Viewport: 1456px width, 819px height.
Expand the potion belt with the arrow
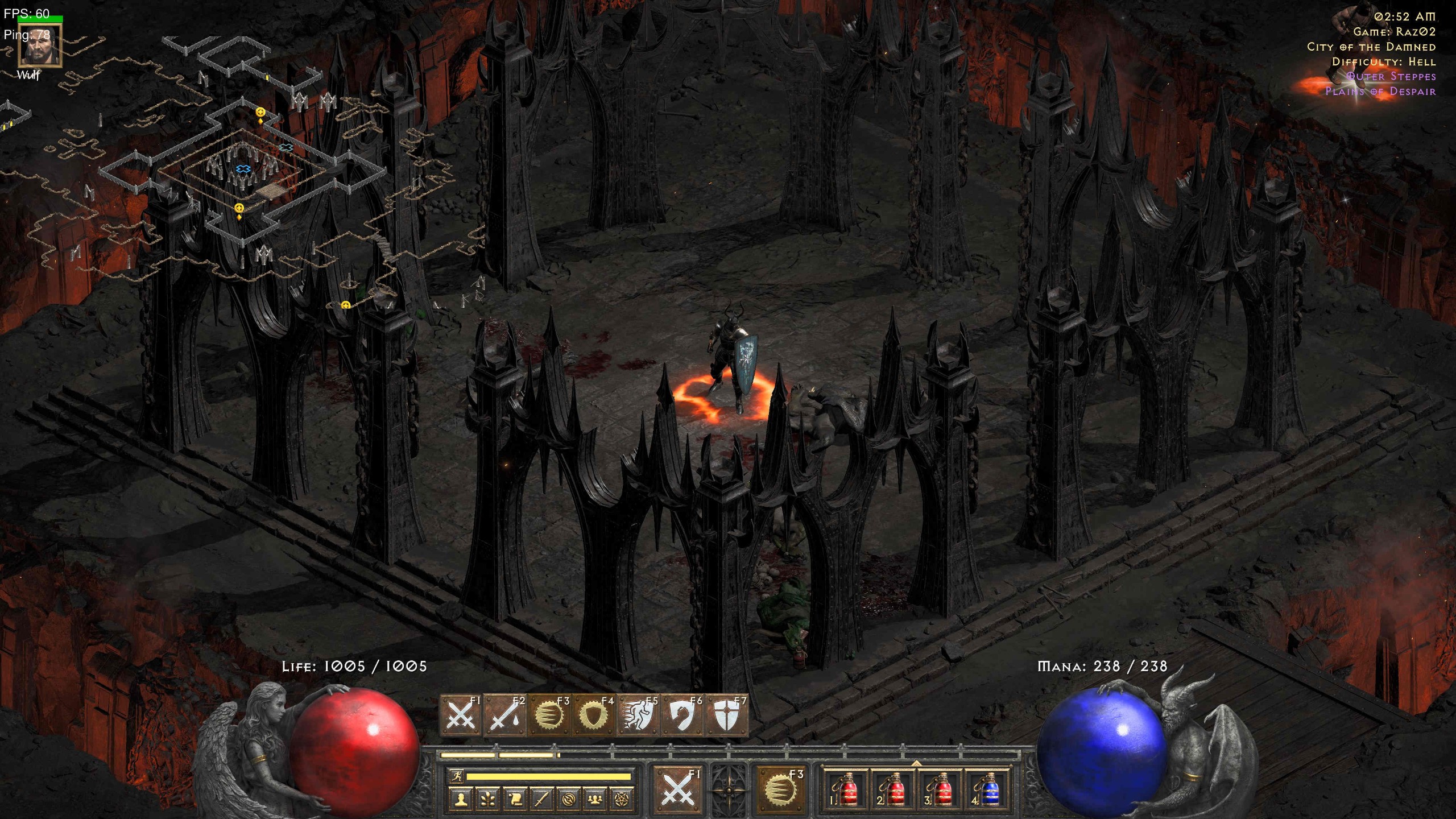coord(917,764)
